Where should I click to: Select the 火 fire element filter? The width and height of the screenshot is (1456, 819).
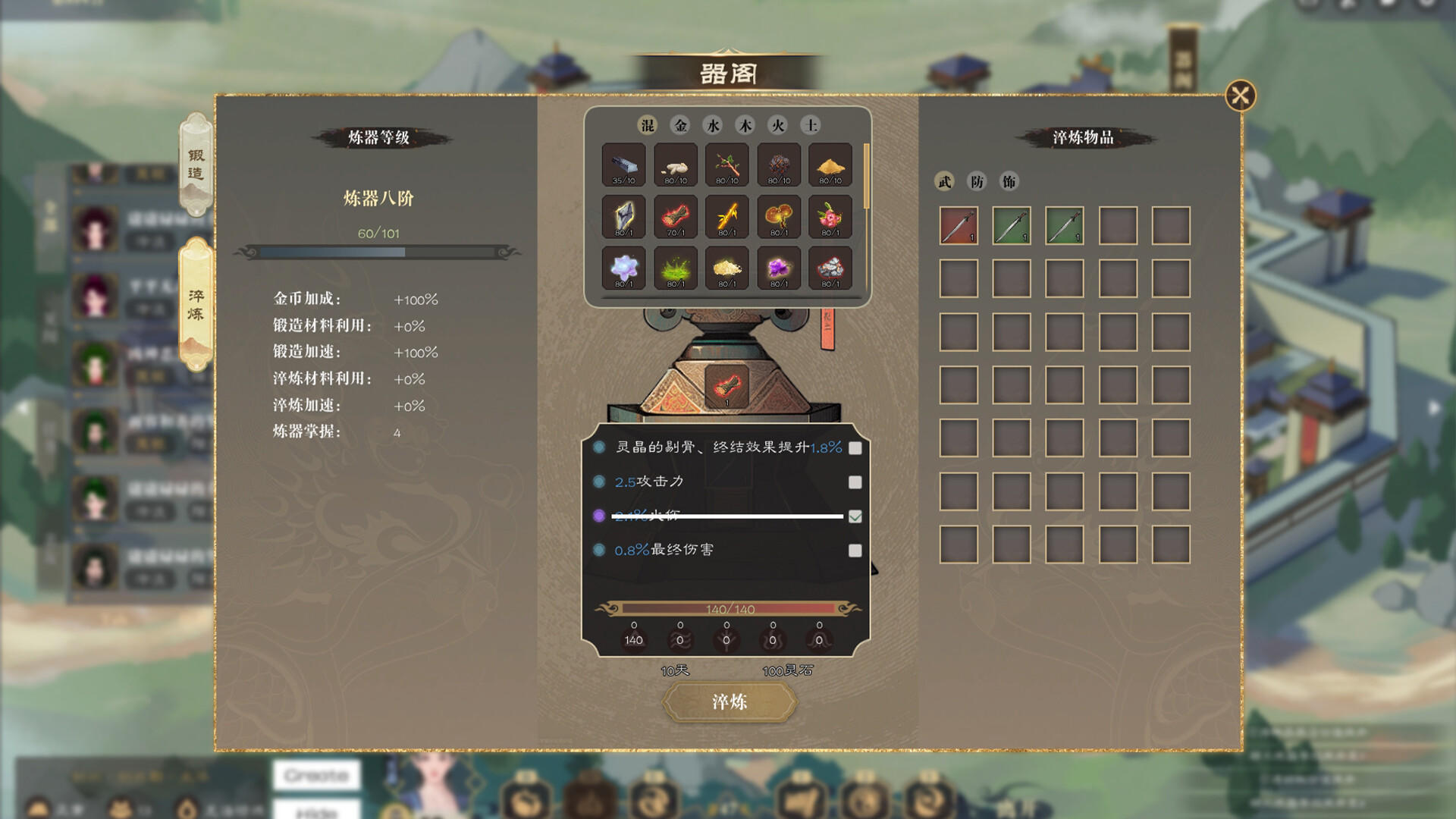[x=778, y=125]
